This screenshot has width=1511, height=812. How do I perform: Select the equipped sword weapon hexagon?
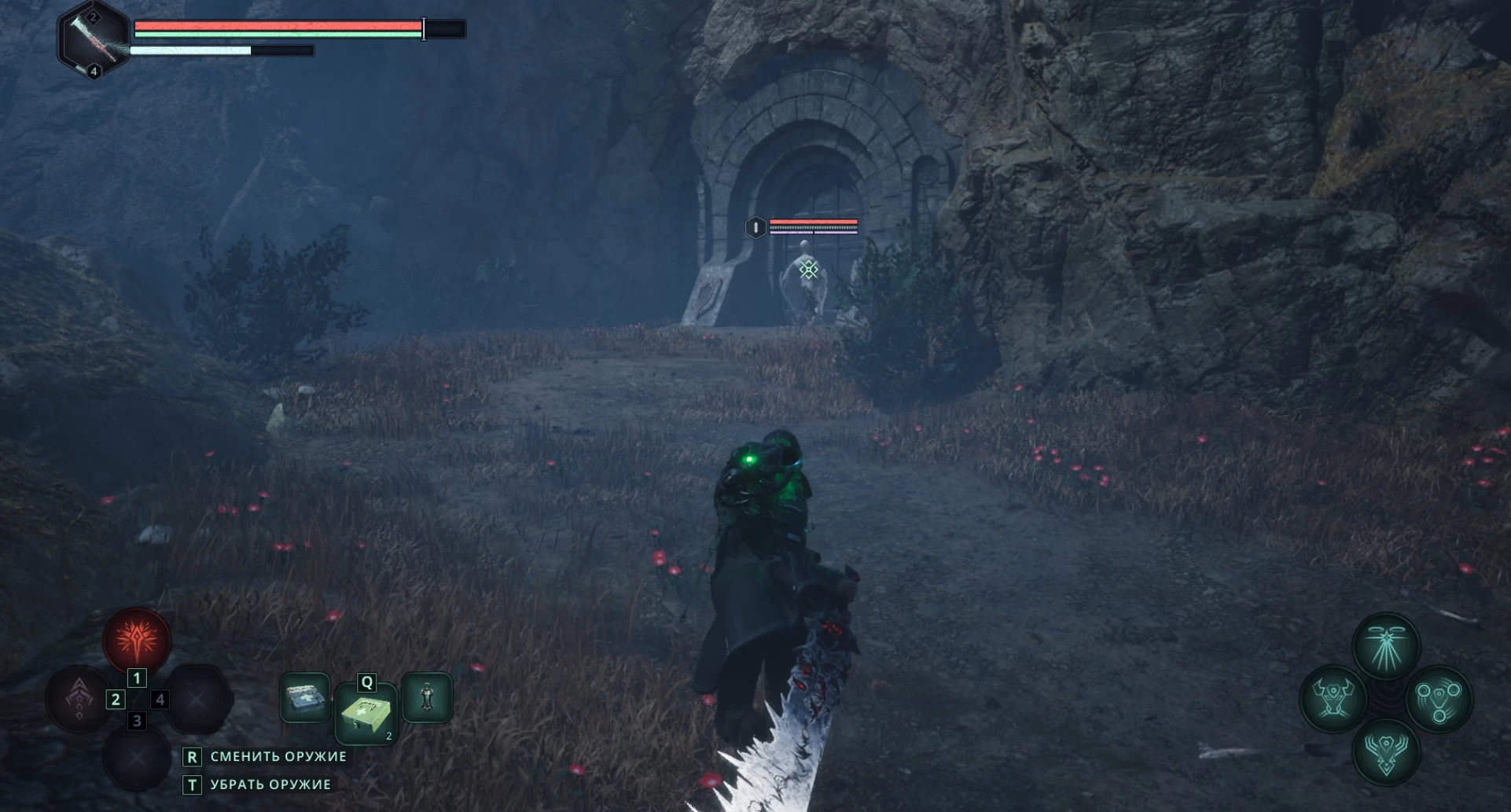click(94, 39)
